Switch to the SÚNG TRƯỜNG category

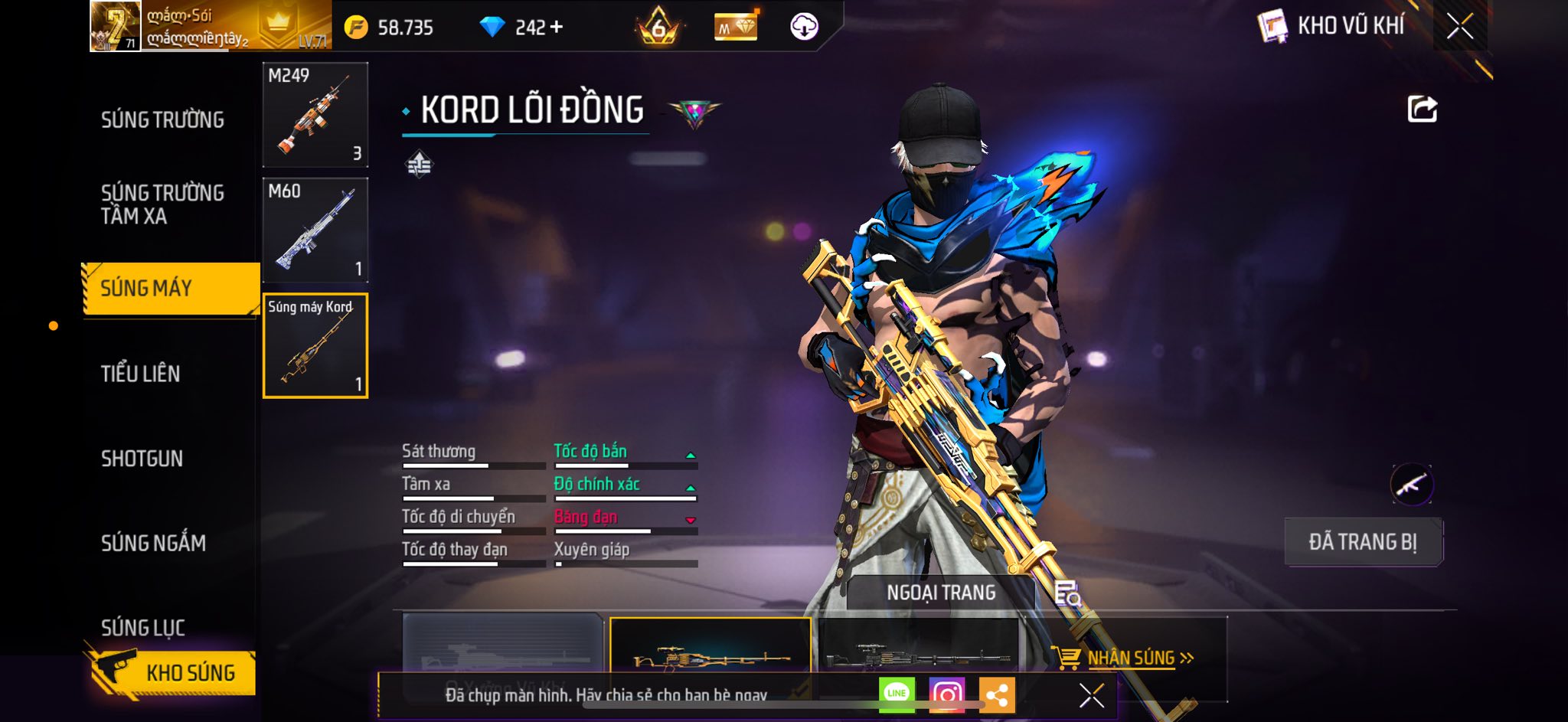pyautogui.click(x=162, y=120)
